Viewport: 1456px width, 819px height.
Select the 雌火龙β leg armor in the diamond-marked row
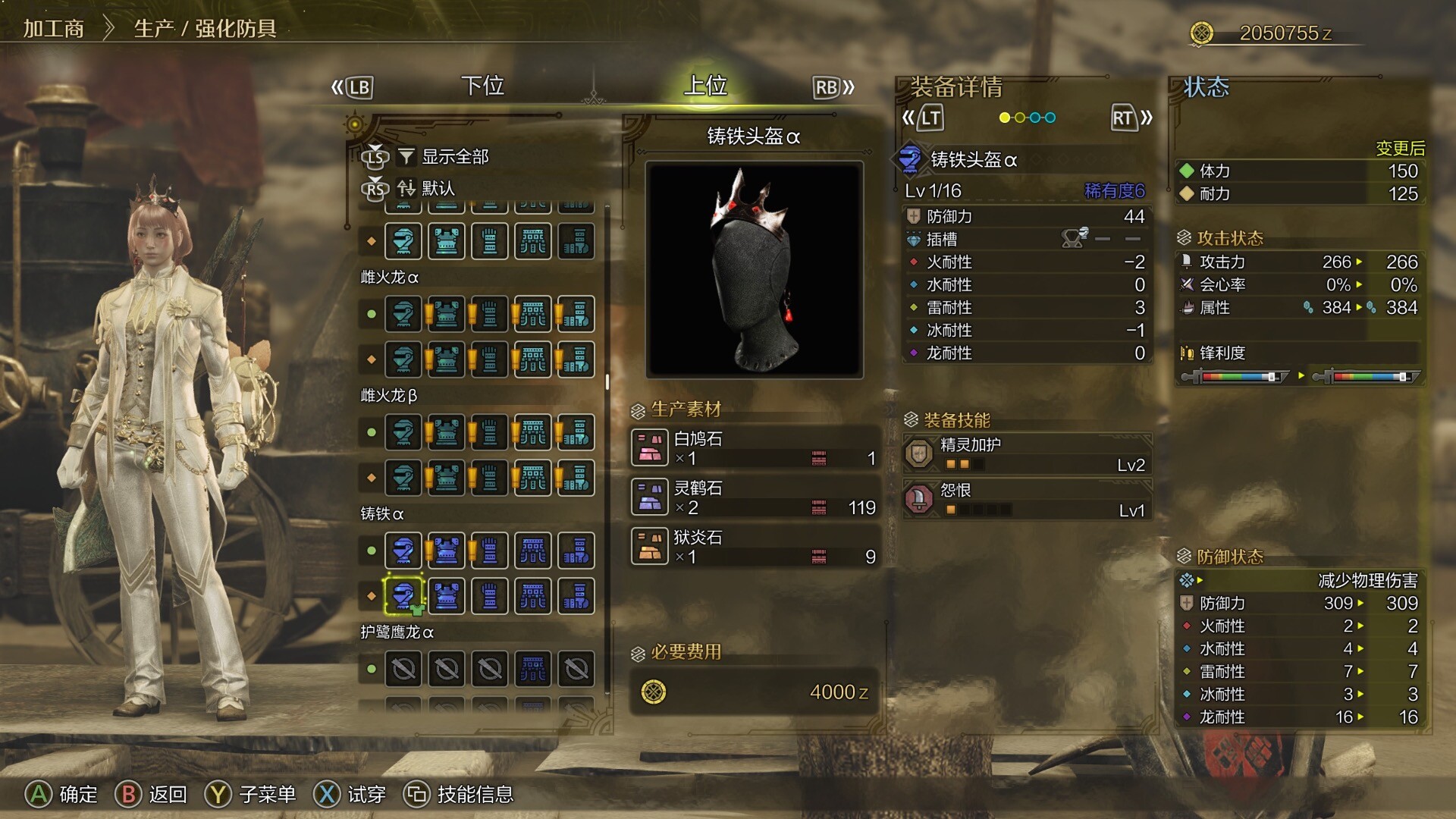[x=576, y=478]
